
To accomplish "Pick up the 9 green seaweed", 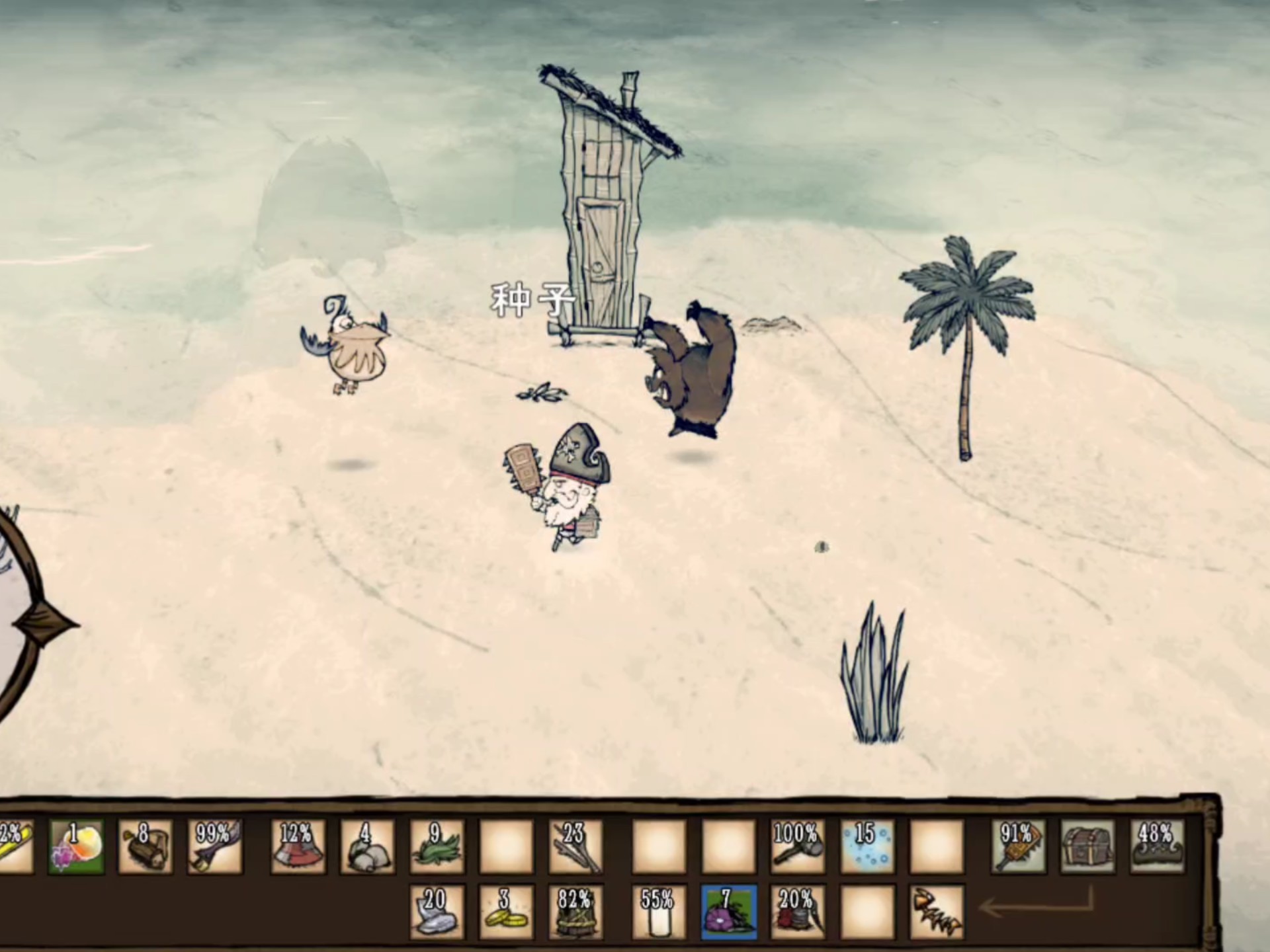I will pyautogui.click(x=437, y=847).
